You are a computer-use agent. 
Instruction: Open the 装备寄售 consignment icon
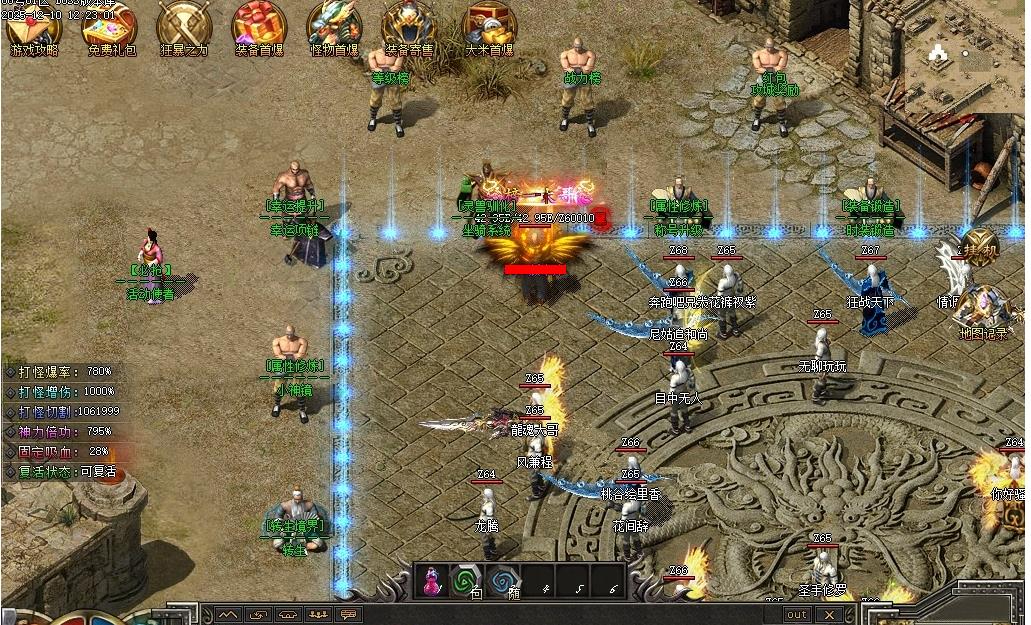coord(410,27)
